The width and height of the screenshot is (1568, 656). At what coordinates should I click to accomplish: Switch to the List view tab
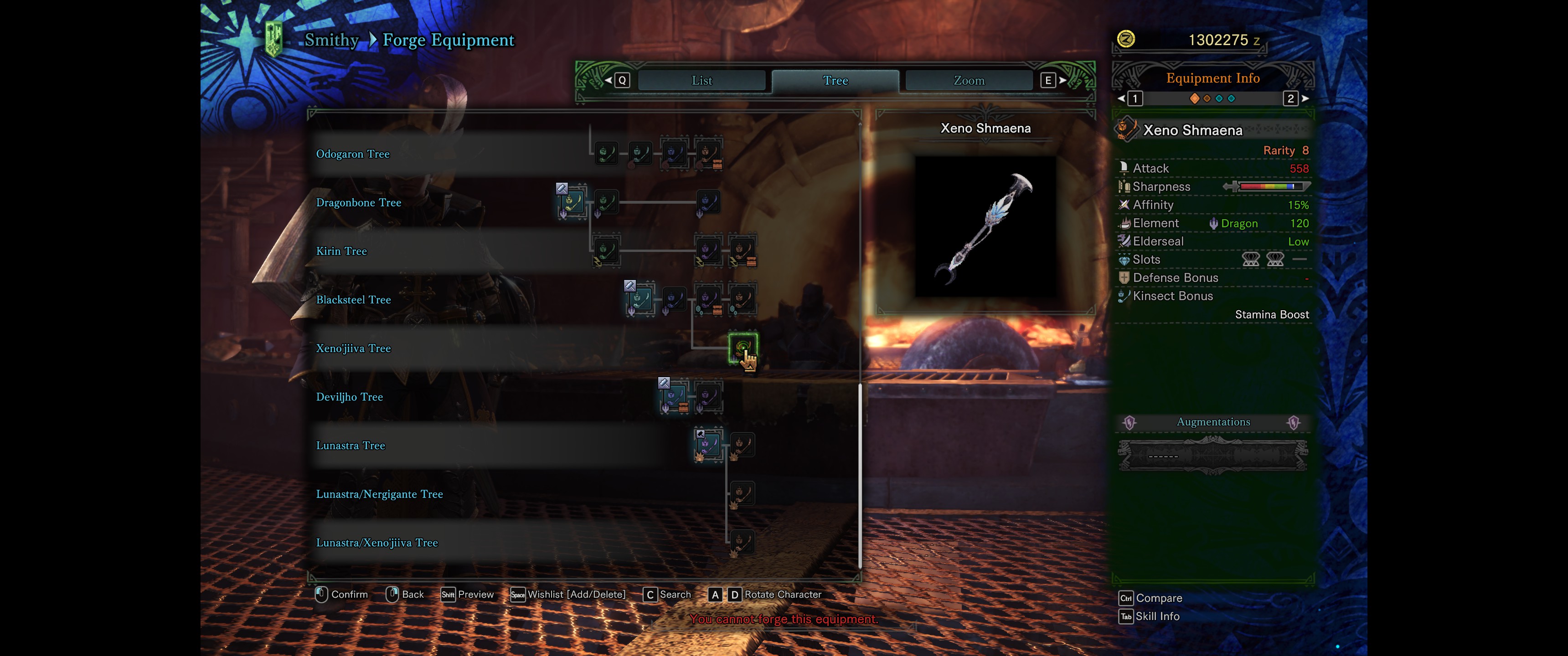701,80
